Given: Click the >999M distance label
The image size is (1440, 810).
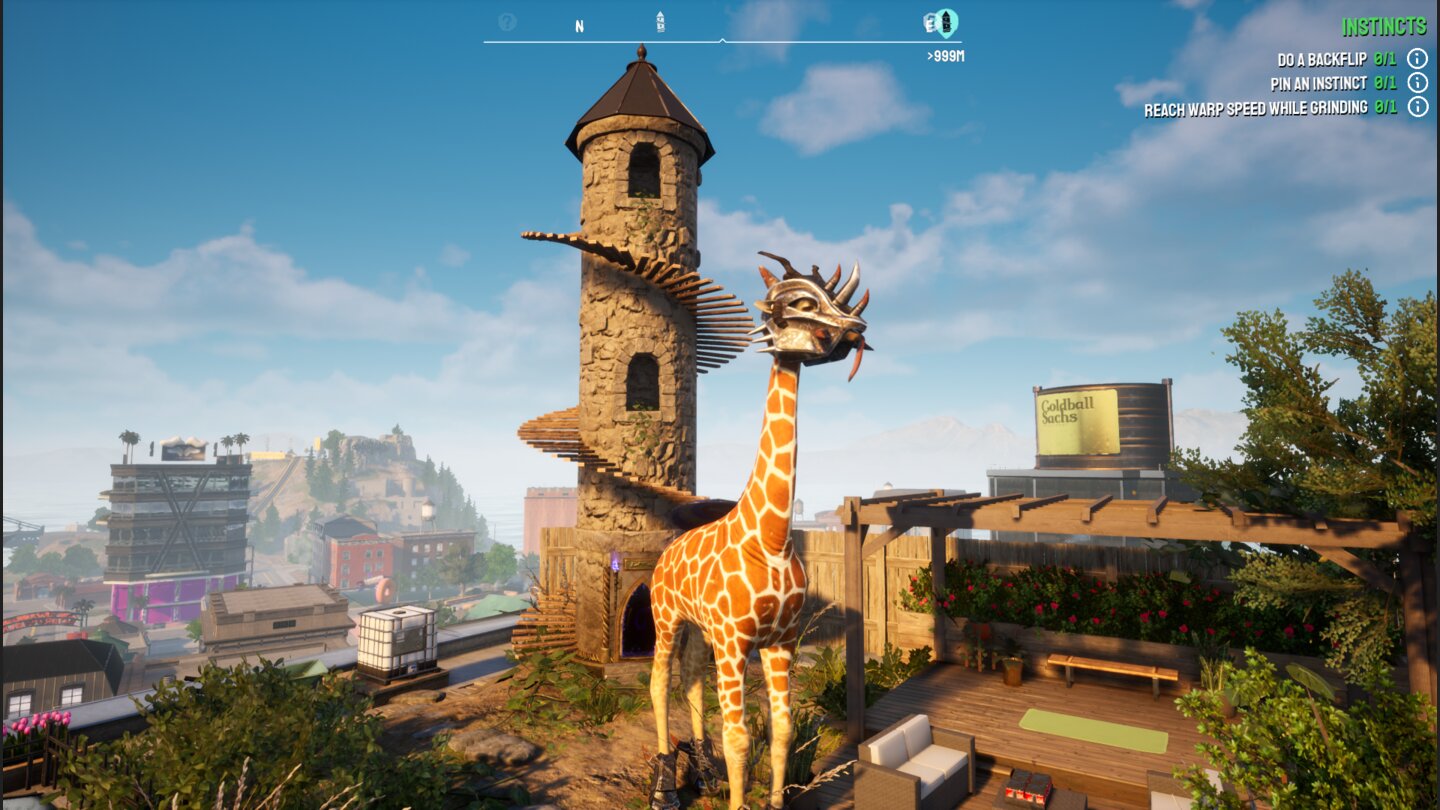Looking at the screenshot, I should [945, 56].
